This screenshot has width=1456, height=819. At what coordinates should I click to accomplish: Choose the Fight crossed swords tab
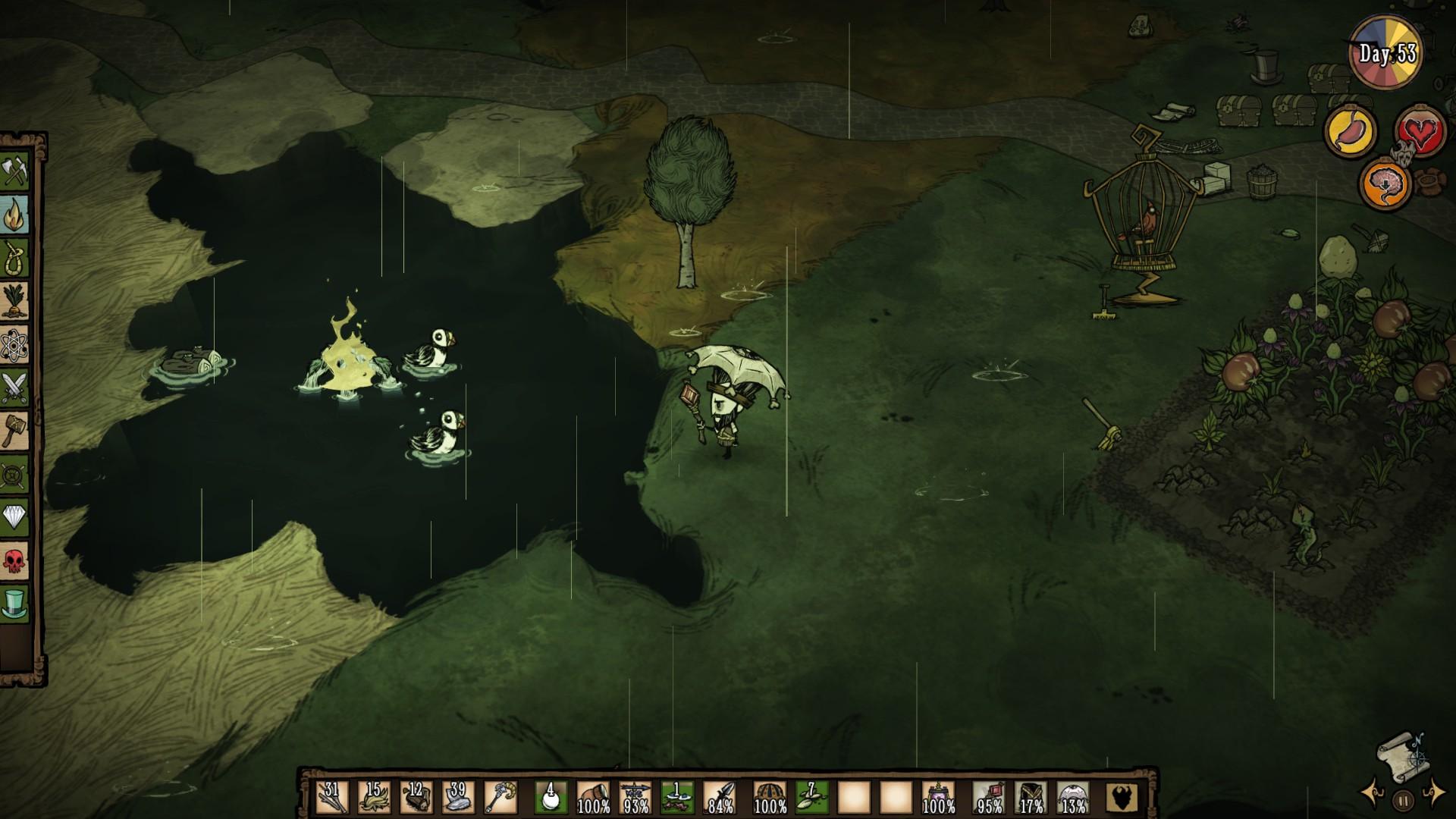click(x=15, y=388)
